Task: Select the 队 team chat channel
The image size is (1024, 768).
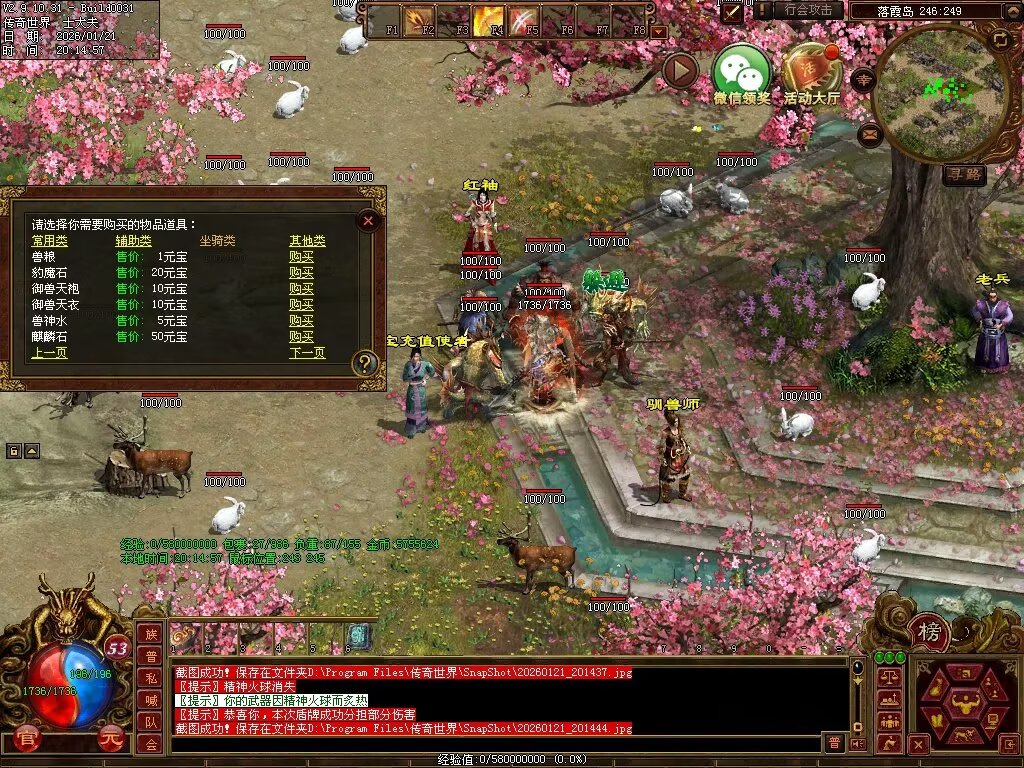Action: [x=150, y=722]
